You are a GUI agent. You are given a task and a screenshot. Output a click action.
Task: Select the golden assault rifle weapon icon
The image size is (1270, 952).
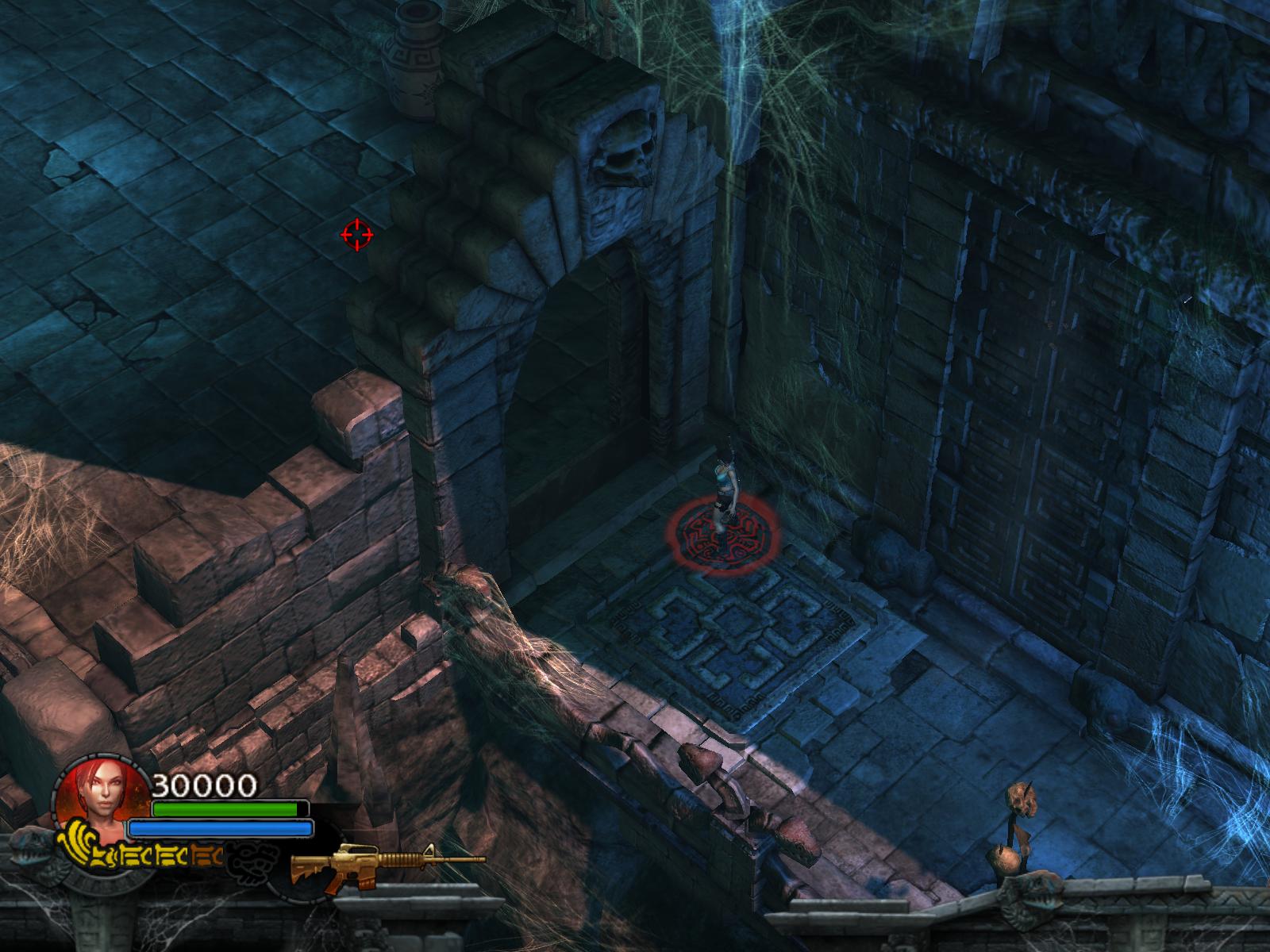(387, 863)
